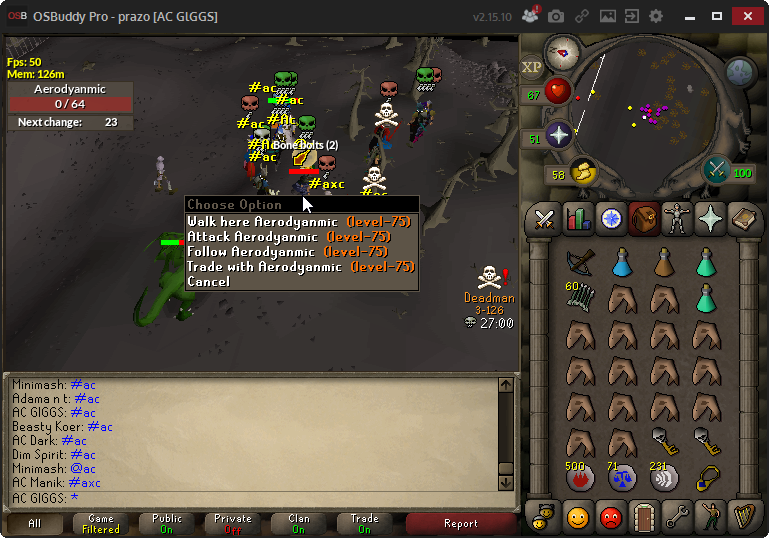Select the crossbow in the inventory
769x538 pixels.
578,262
